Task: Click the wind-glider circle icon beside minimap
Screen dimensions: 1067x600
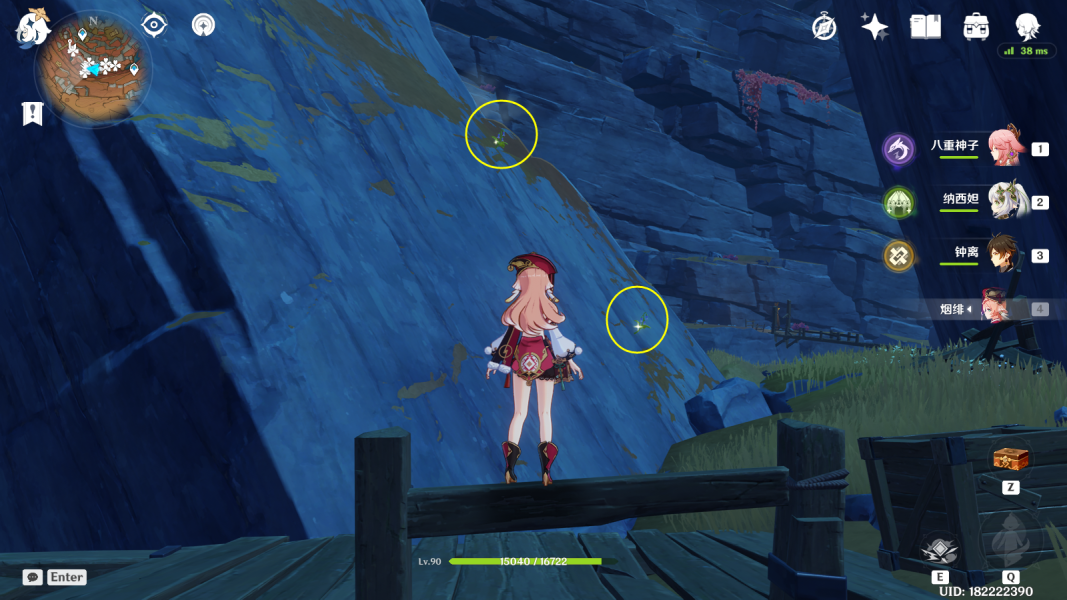Action: pyautogui.click(x=204, y=25)
